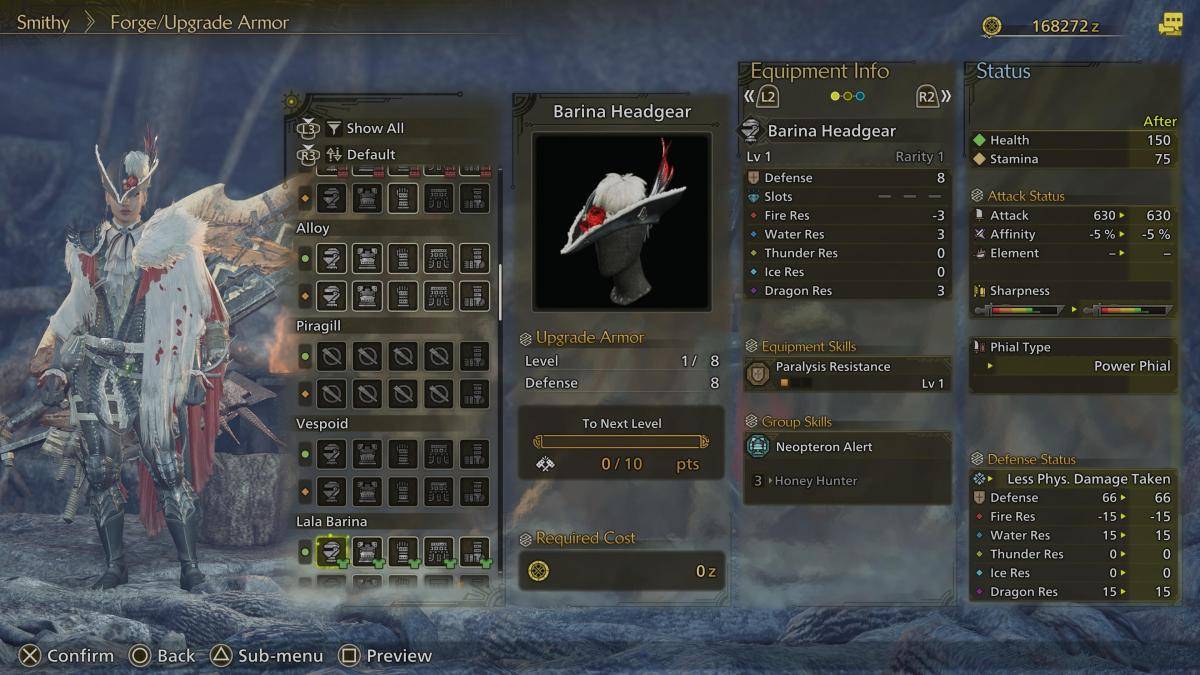Select the Lala Barina waist armor slot
Screen dimensions: 1200x675
click(x=438, y=551)
